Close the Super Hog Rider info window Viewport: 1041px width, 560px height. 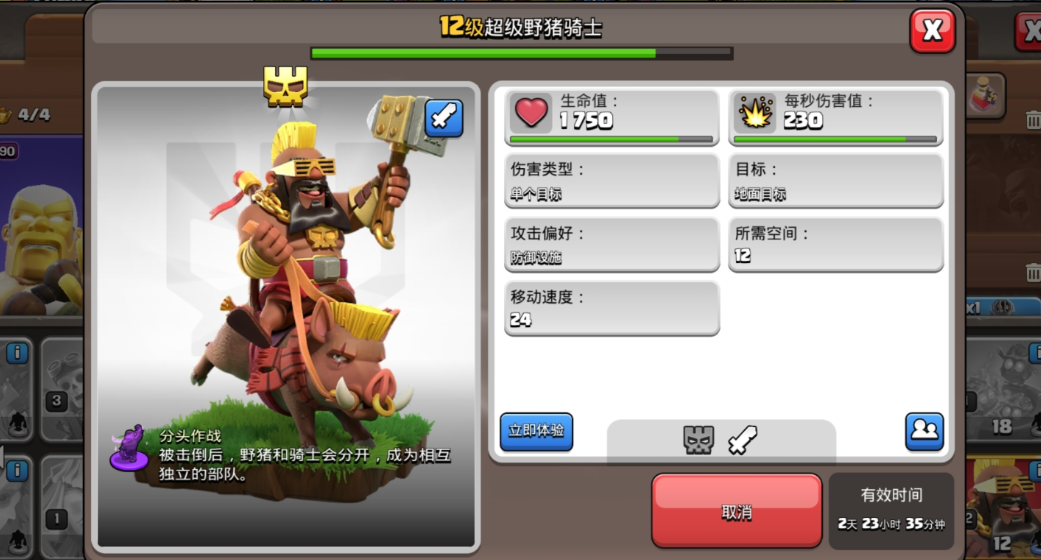click(x=932, y=31)
